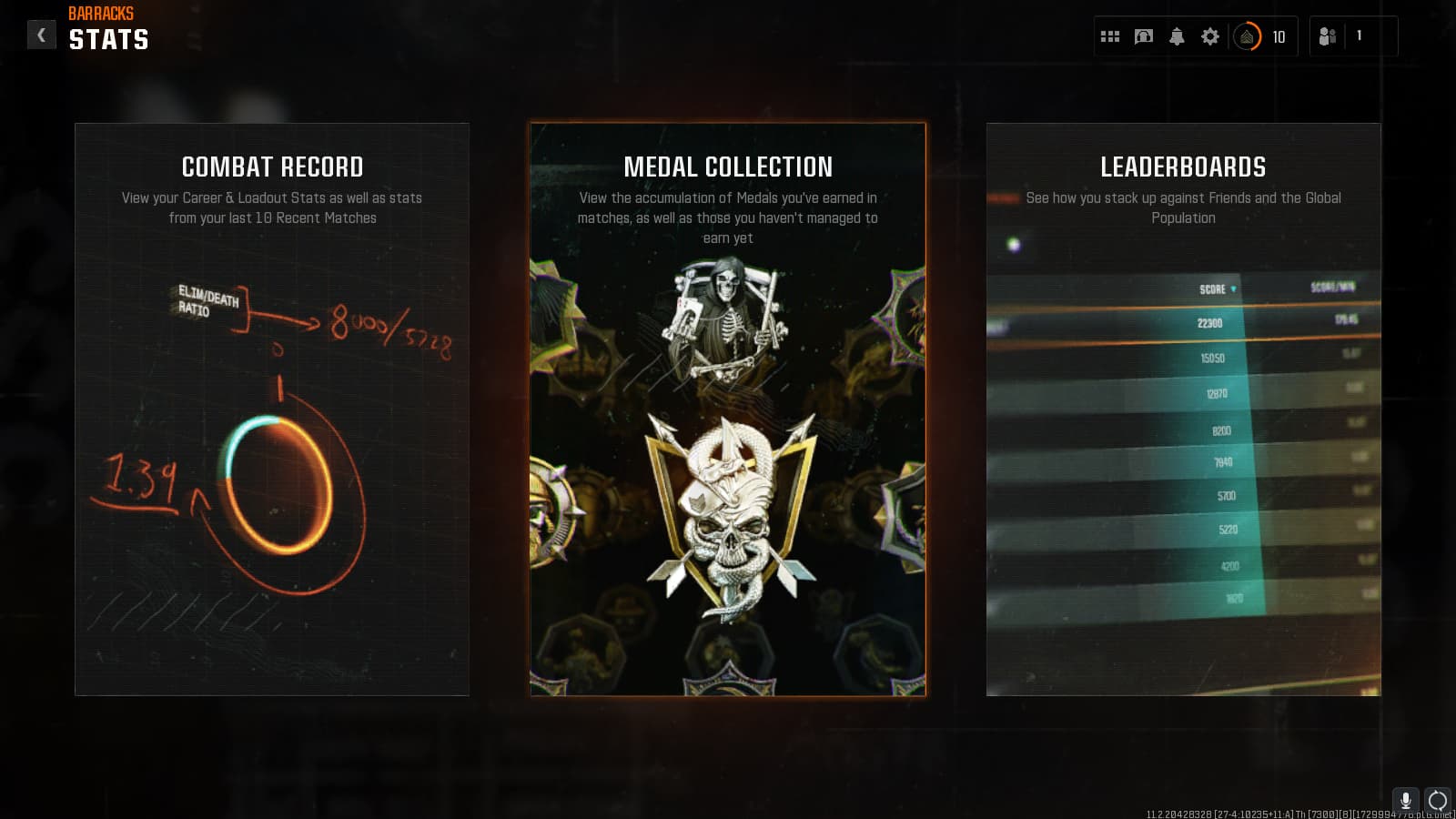
Task: Click the player rank level emblem
Action: tap(1248, 37)
